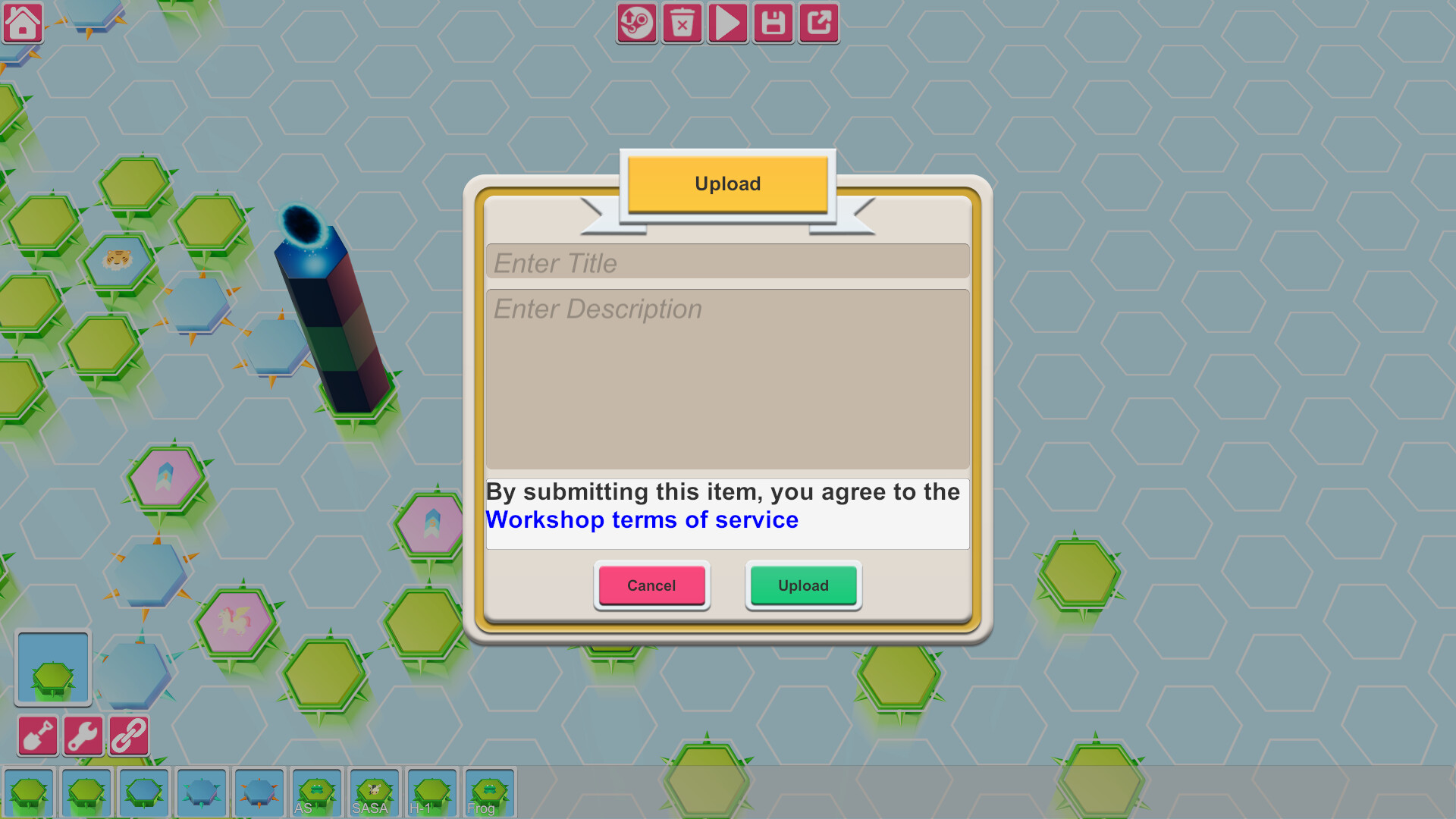Screen dimensions: 1456x819
Task: Click the save level icon
Action: pos(773,24)
